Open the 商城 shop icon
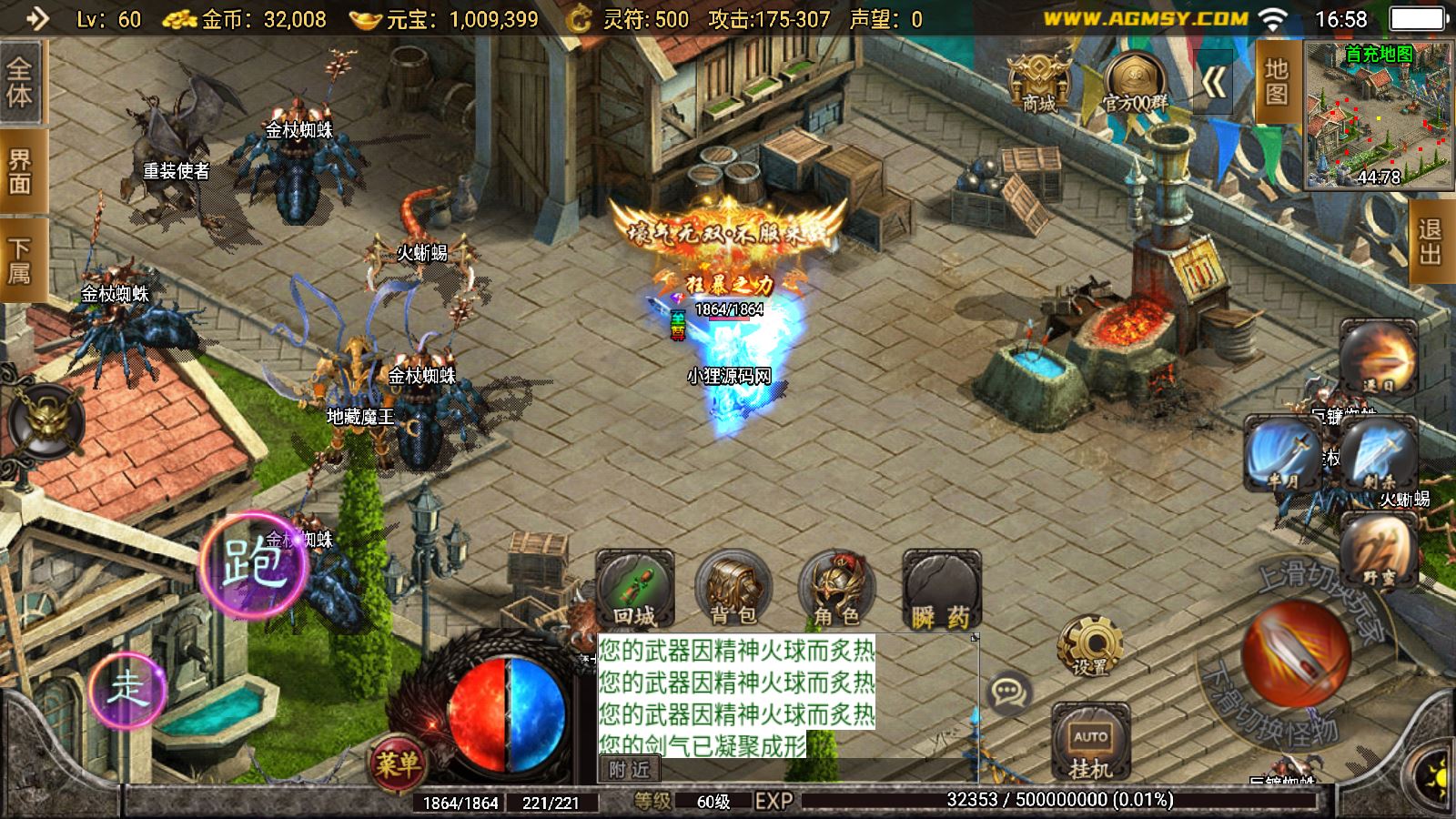1456x819 pixels. (1038, 82)
